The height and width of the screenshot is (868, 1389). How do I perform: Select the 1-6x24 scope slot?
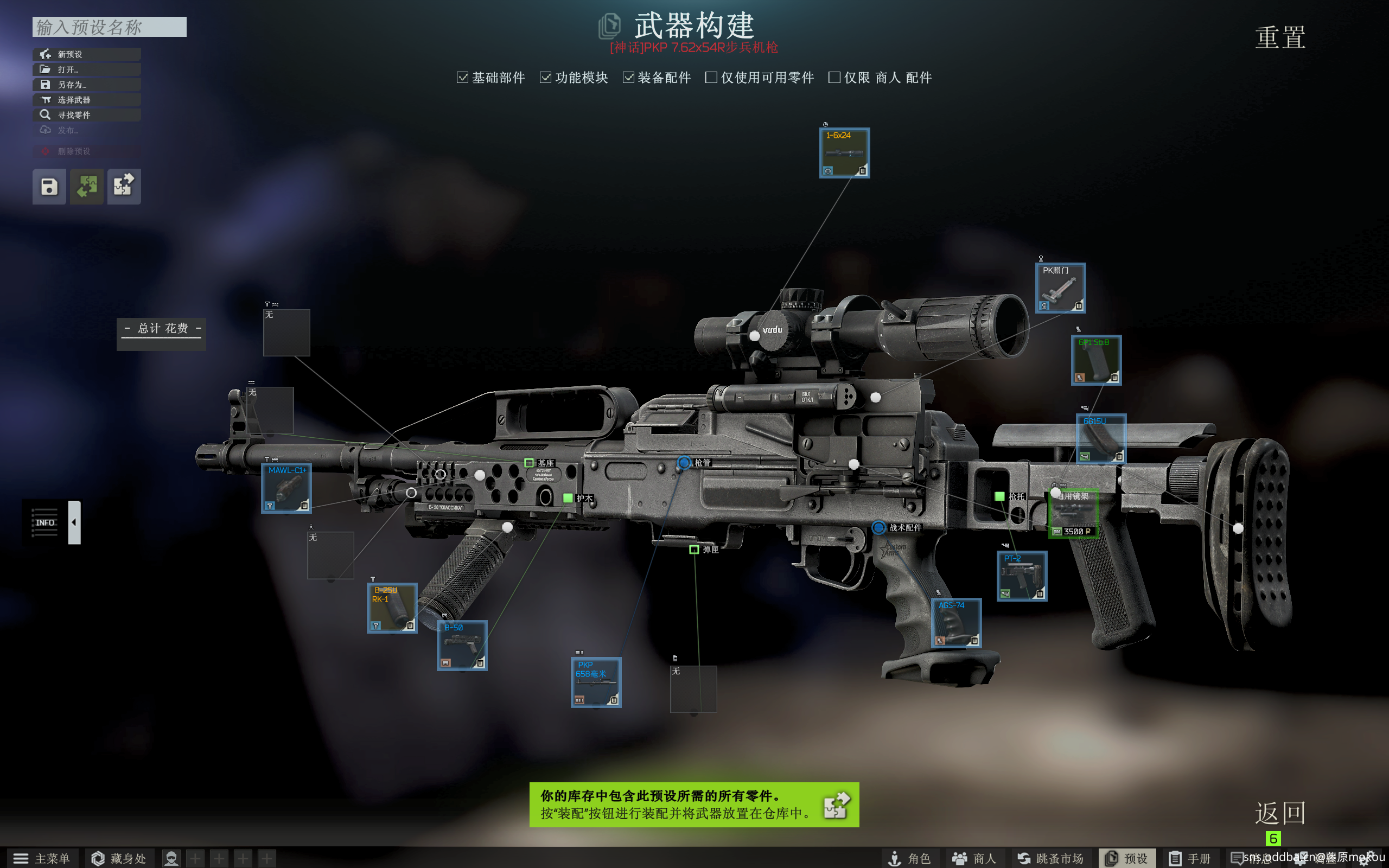(844, 154)
